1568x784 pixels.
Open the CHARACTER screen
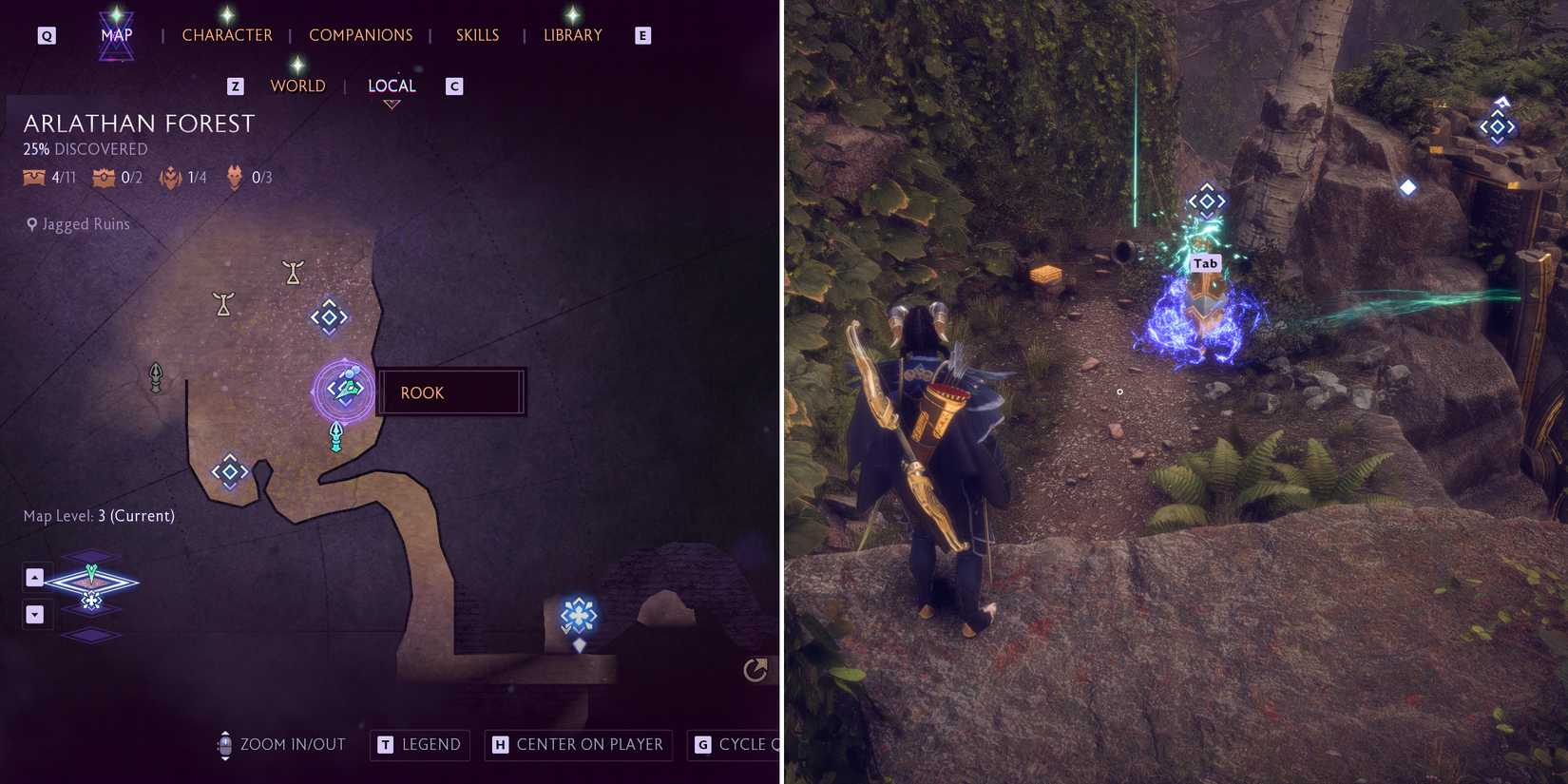click(x=227, y=34)
